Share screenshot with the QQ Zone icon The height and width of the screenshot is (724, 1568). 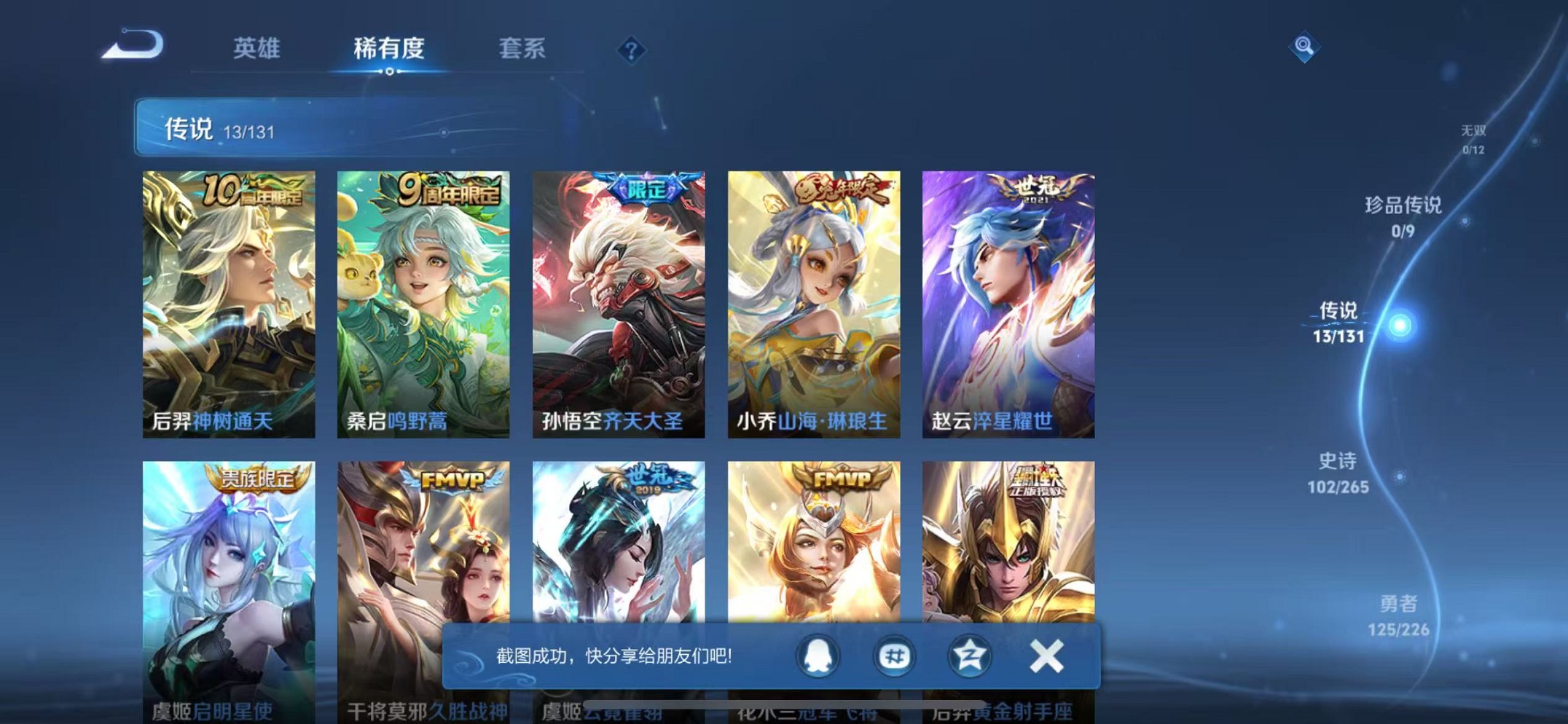[969, 656]
